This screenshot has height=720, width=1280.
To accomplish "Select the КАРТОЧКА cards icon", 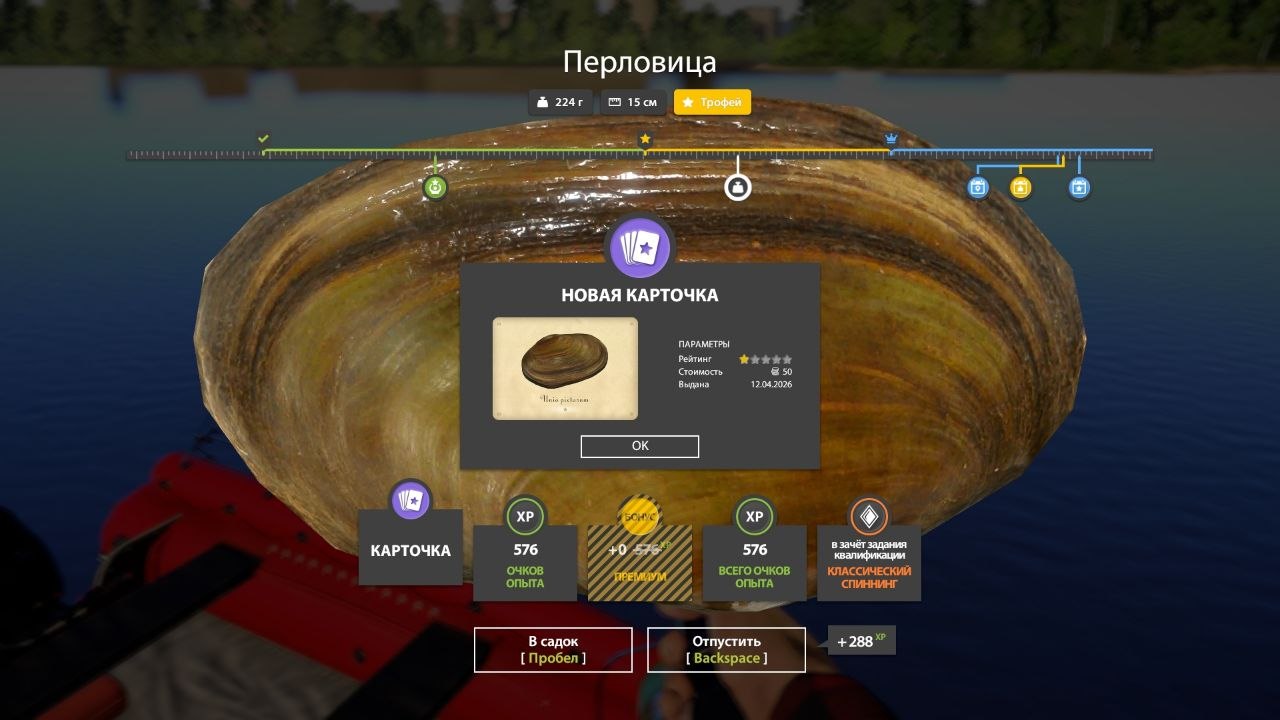I will point(410,500).
